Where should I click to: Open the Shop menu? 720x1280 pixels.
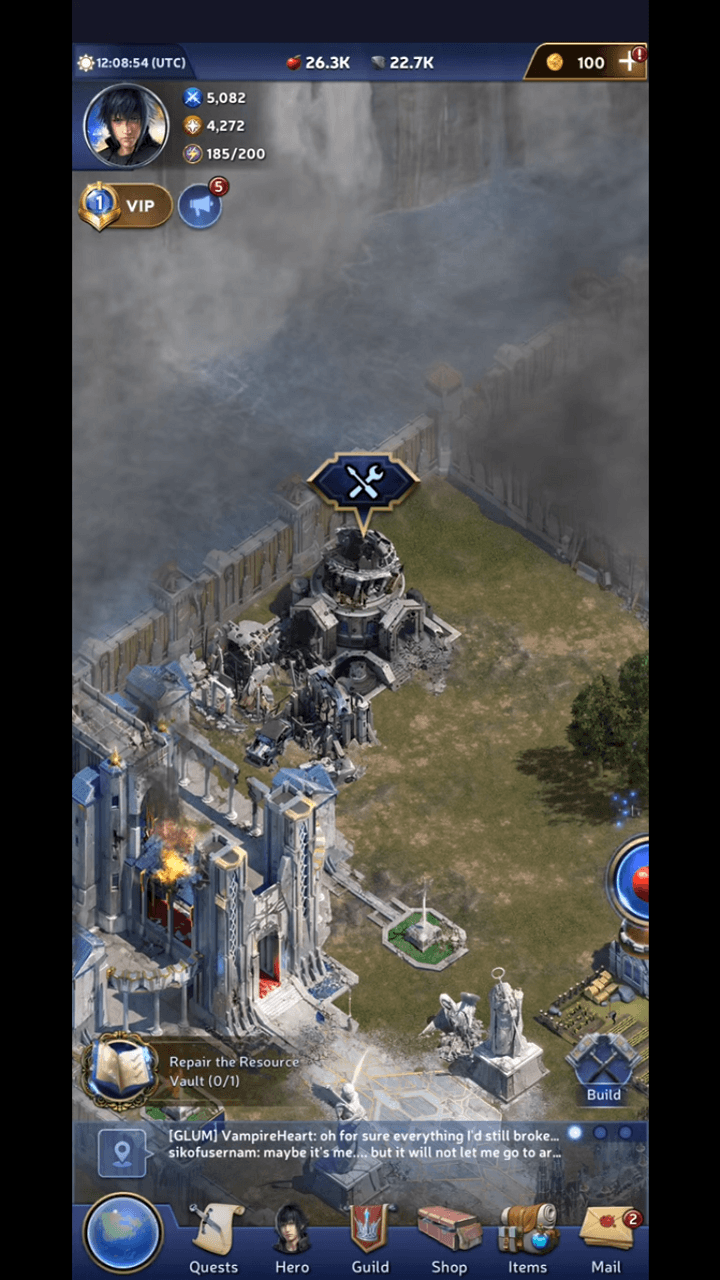point(449,1240)
